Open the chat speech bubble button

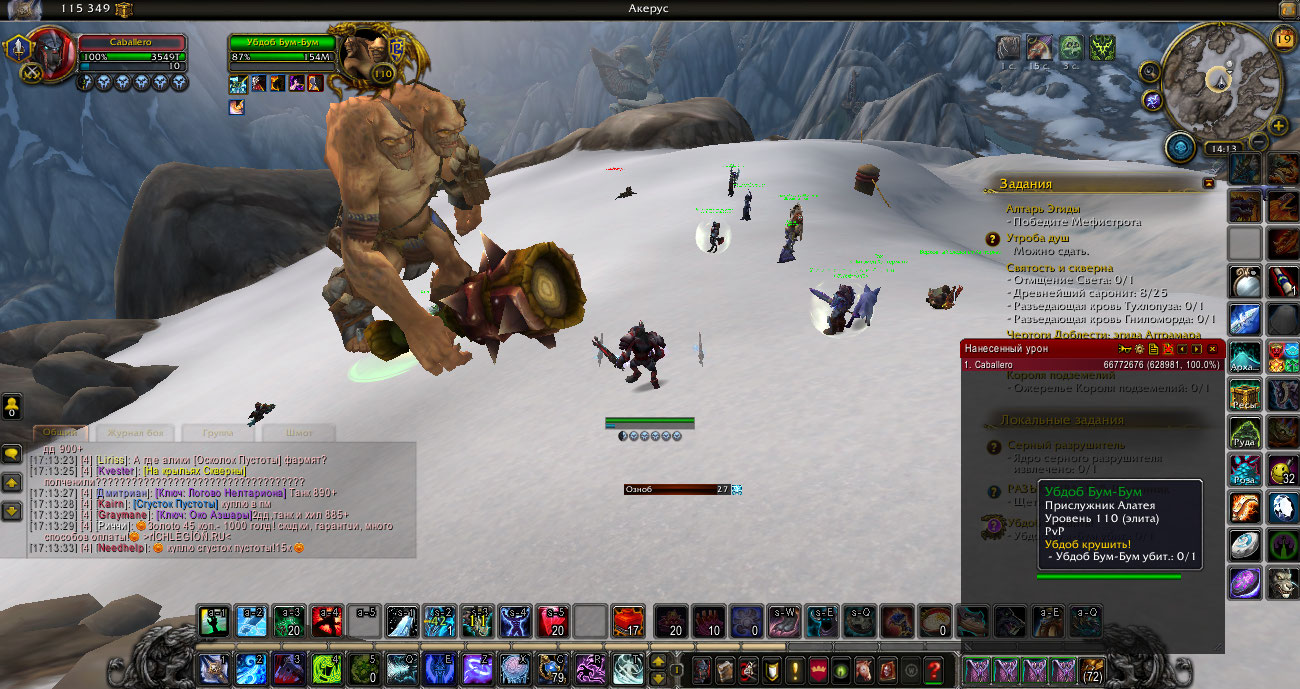pos(12,454)
